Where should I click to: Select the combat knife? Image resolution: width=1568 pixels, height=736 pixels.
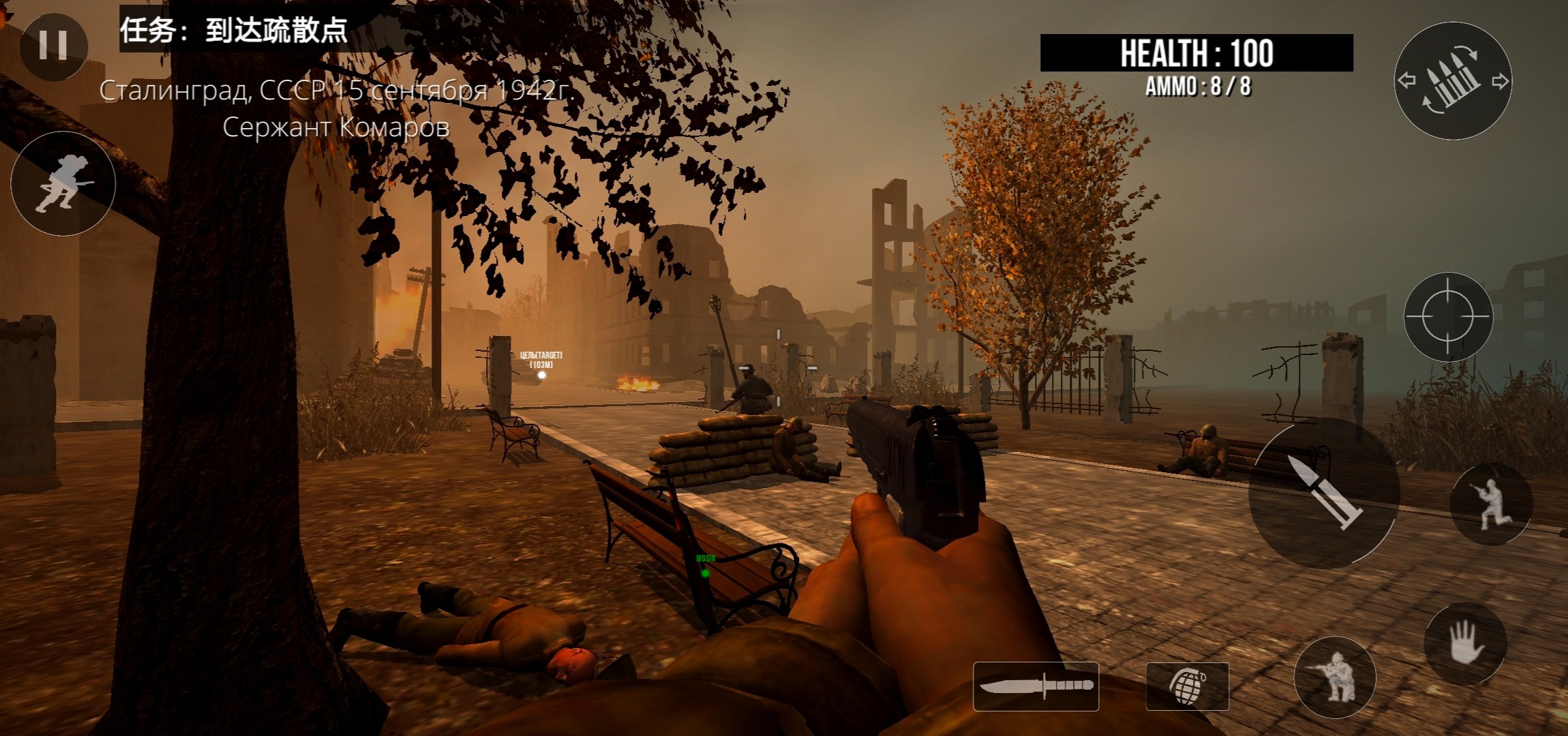click(1036, 686)
